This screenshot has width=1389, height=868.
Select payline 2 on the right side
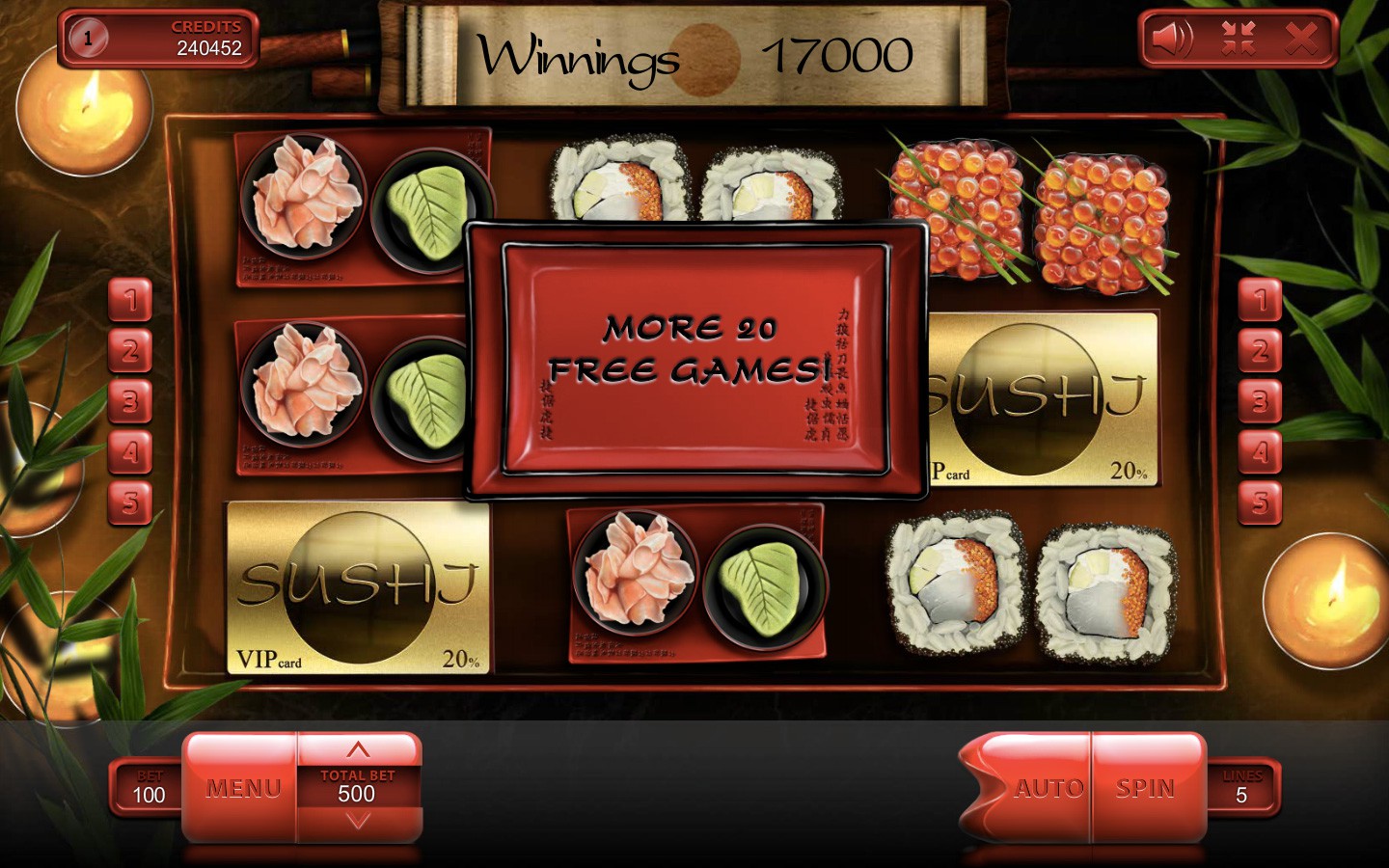click(1259, 352)
